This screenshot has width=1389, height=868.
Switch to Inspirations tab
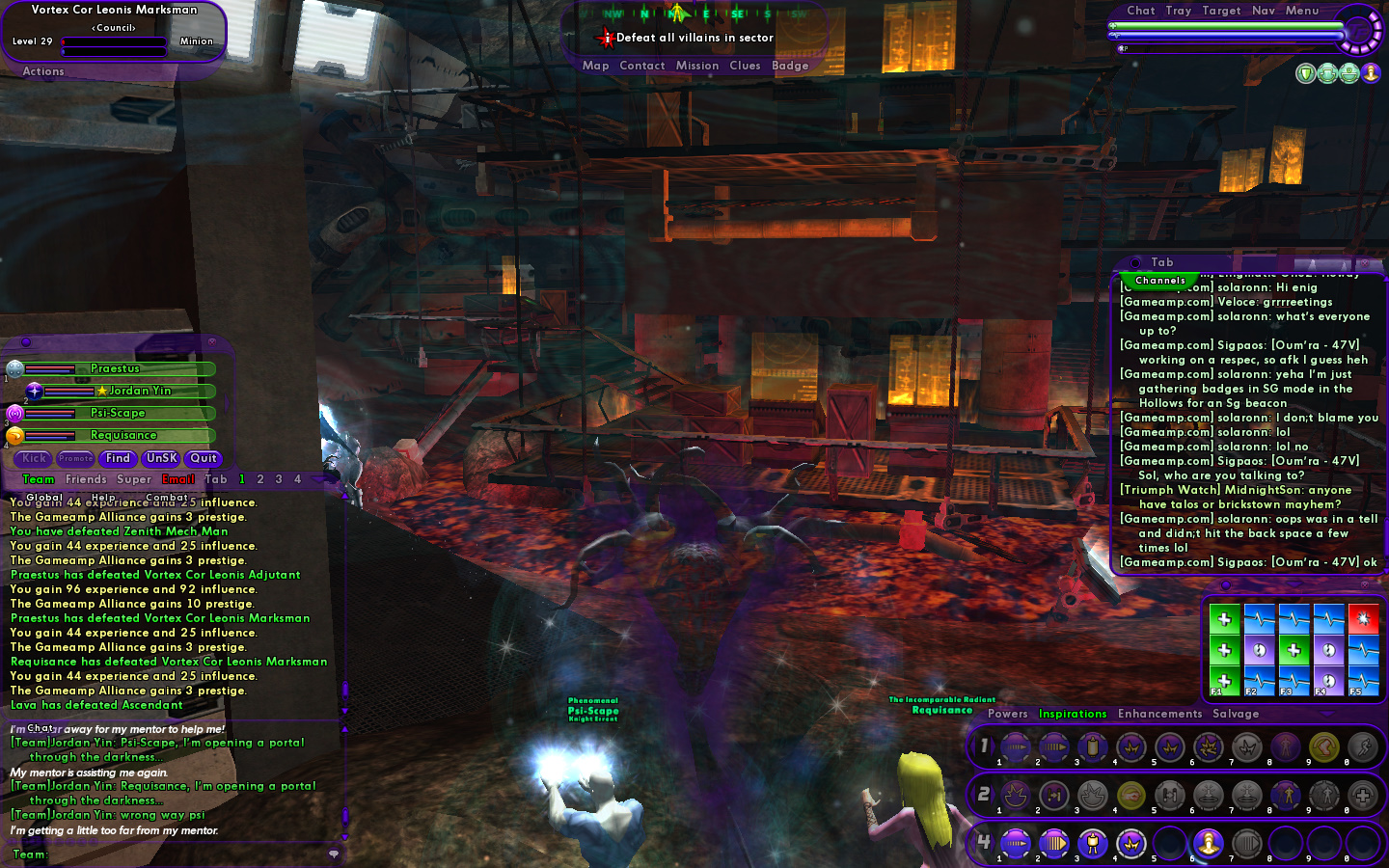(1072, 714)
